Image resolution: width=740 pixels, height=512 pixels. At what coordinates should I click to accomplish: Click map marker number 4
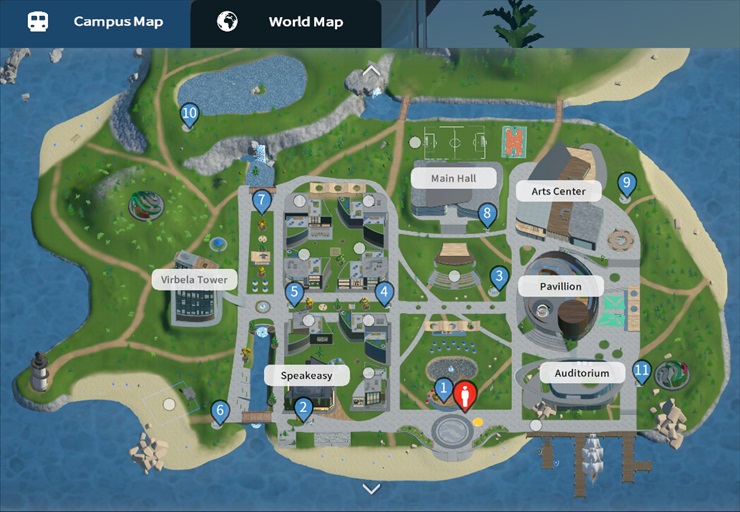coord(384,293)
